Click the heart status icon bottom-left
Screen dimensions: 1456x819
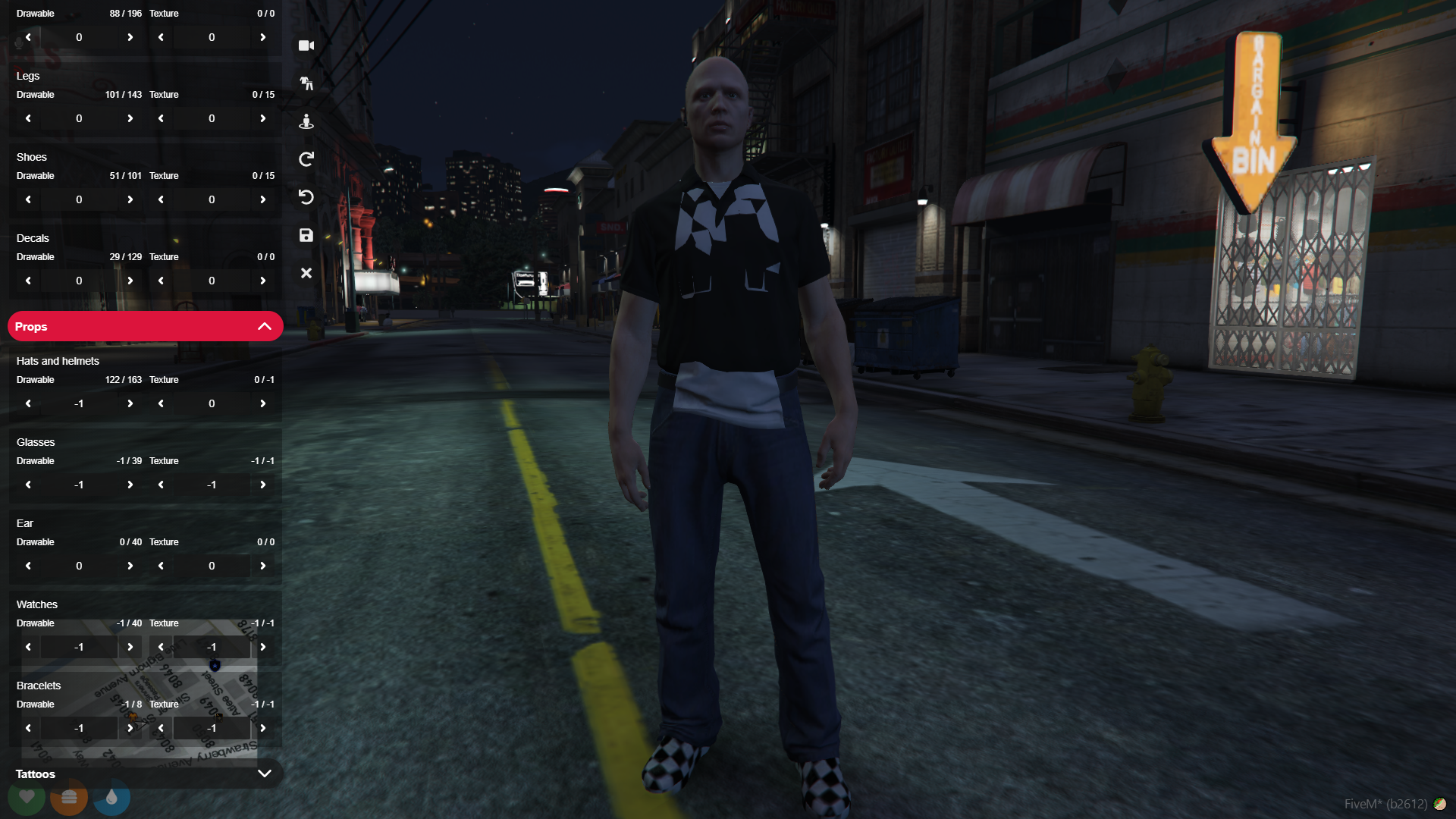(27, 798)
